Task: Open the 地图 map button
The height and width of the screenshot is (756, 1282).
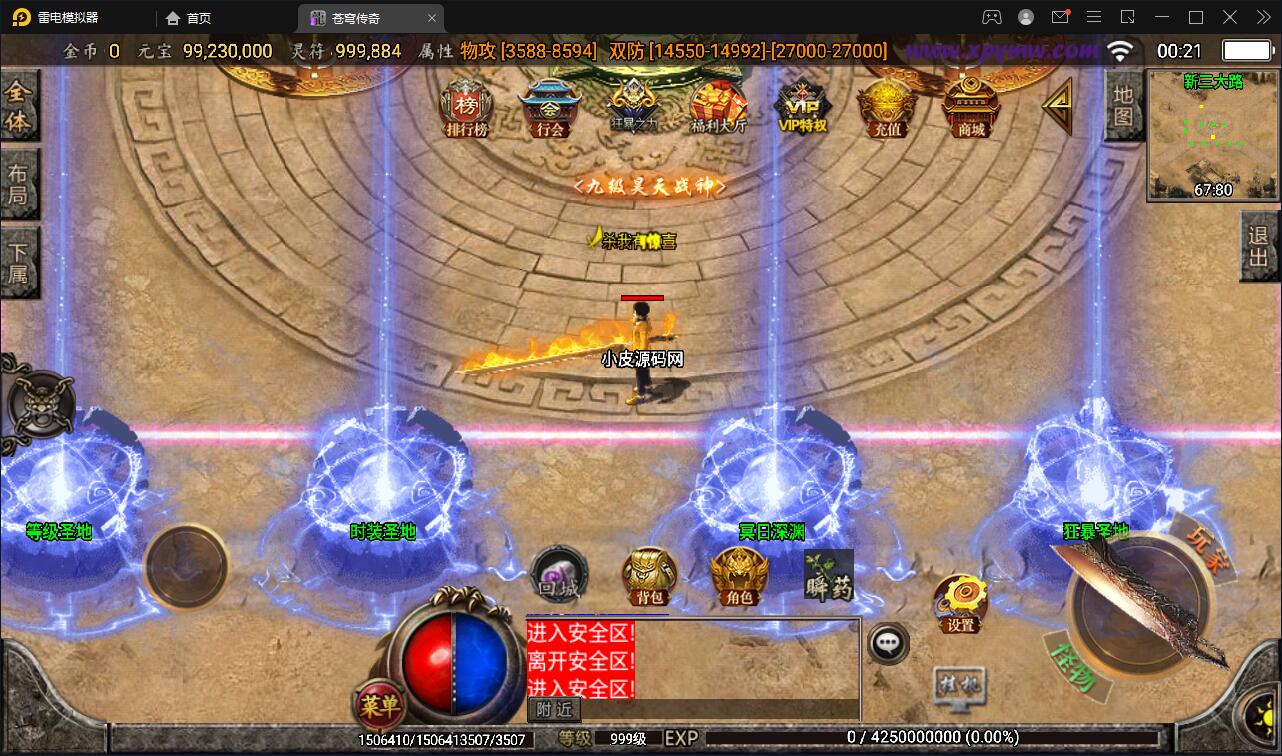Action: 1124,105
